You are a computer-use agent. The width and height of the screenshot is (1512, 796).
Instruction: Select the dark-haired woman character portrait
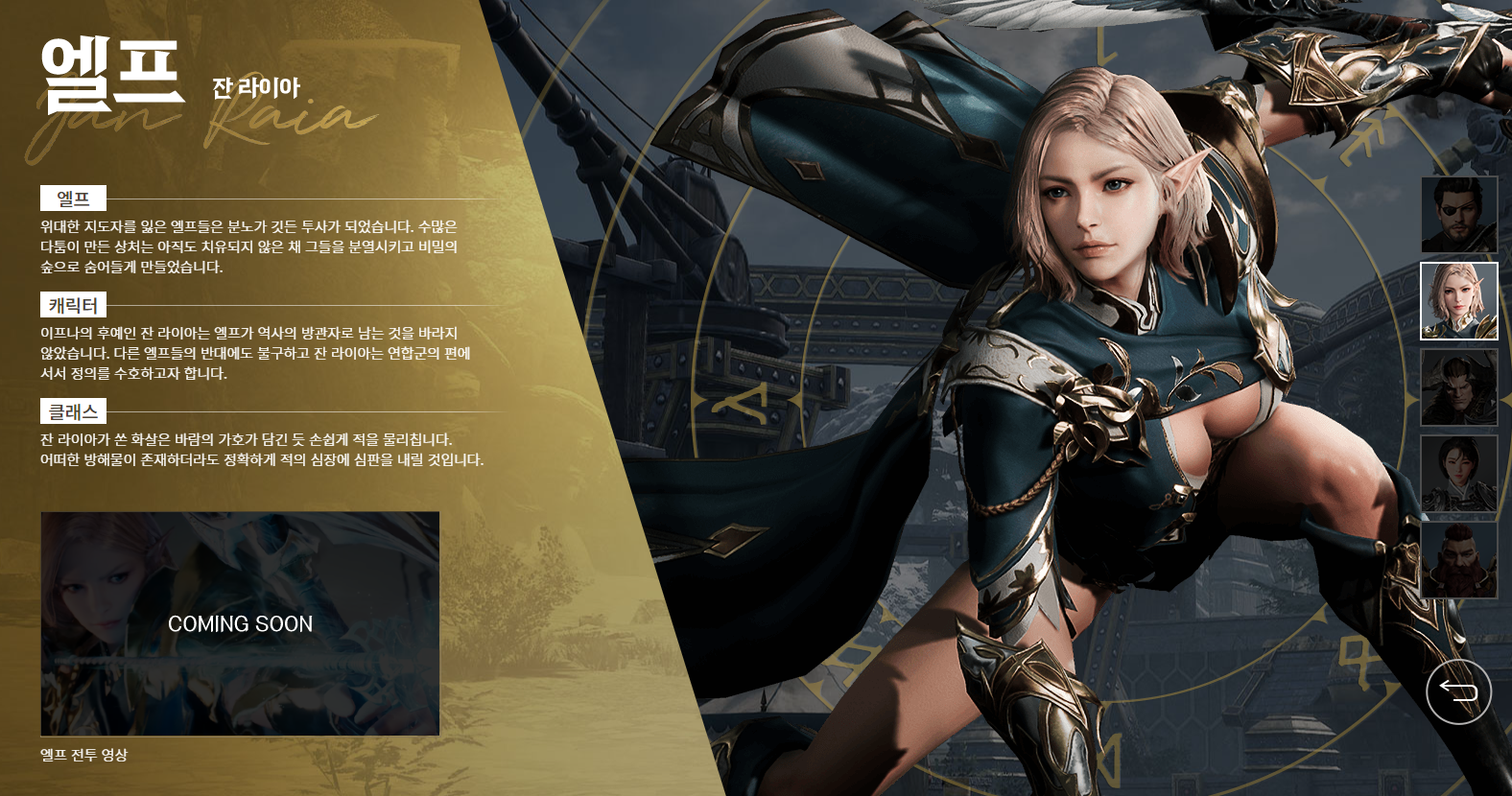[x=1458, y=474]
